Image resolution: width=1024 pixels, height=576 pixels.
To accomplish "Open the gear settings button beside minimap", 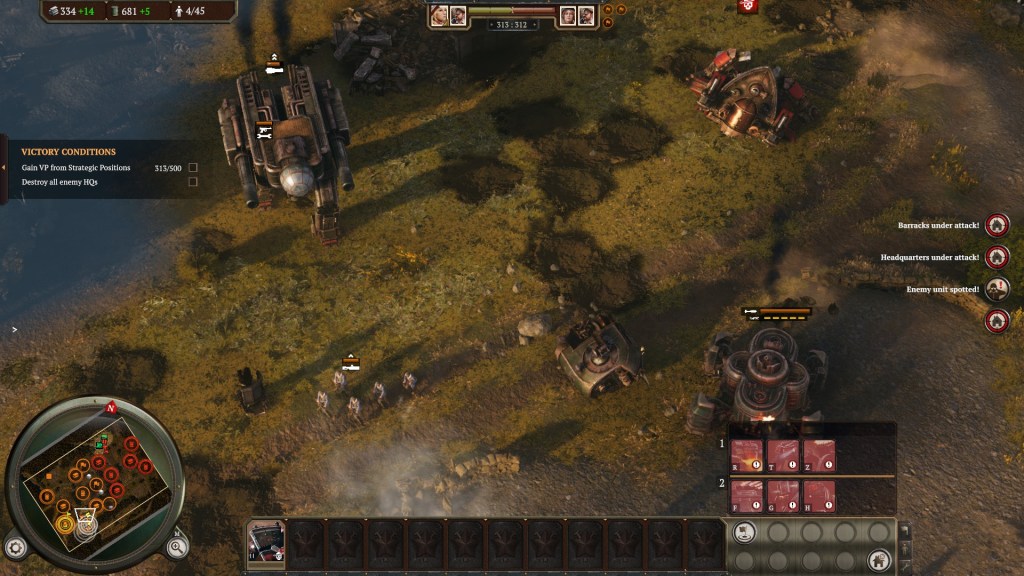I will pyautogui.click(x=15, y=547).
